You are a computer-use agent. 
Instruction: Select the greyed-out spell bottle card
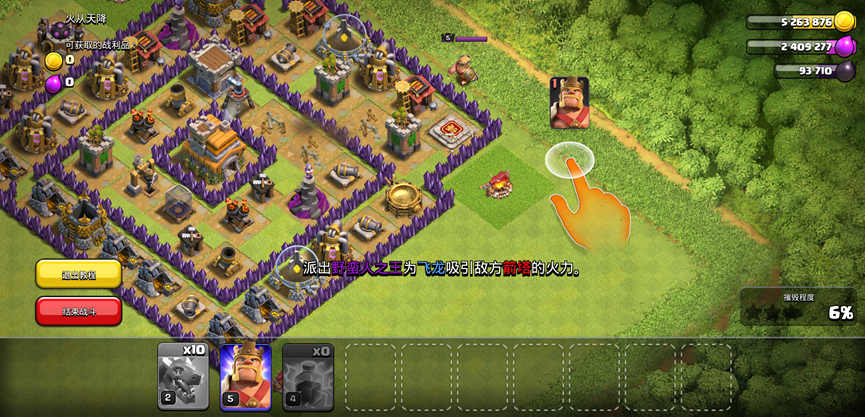coord(307,376)
